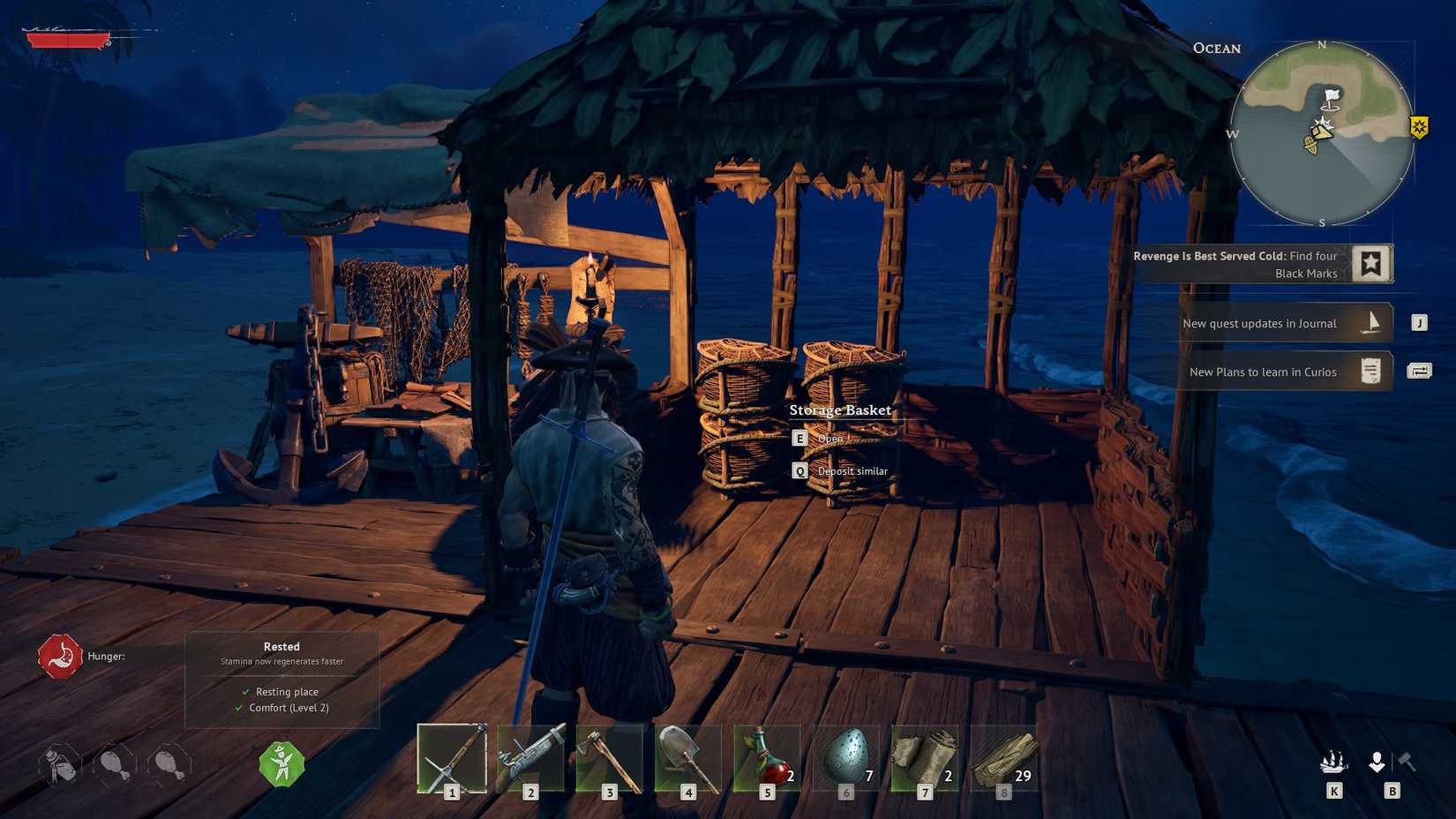Click the quest star toggle on Revenge quest

[1372, 262]
